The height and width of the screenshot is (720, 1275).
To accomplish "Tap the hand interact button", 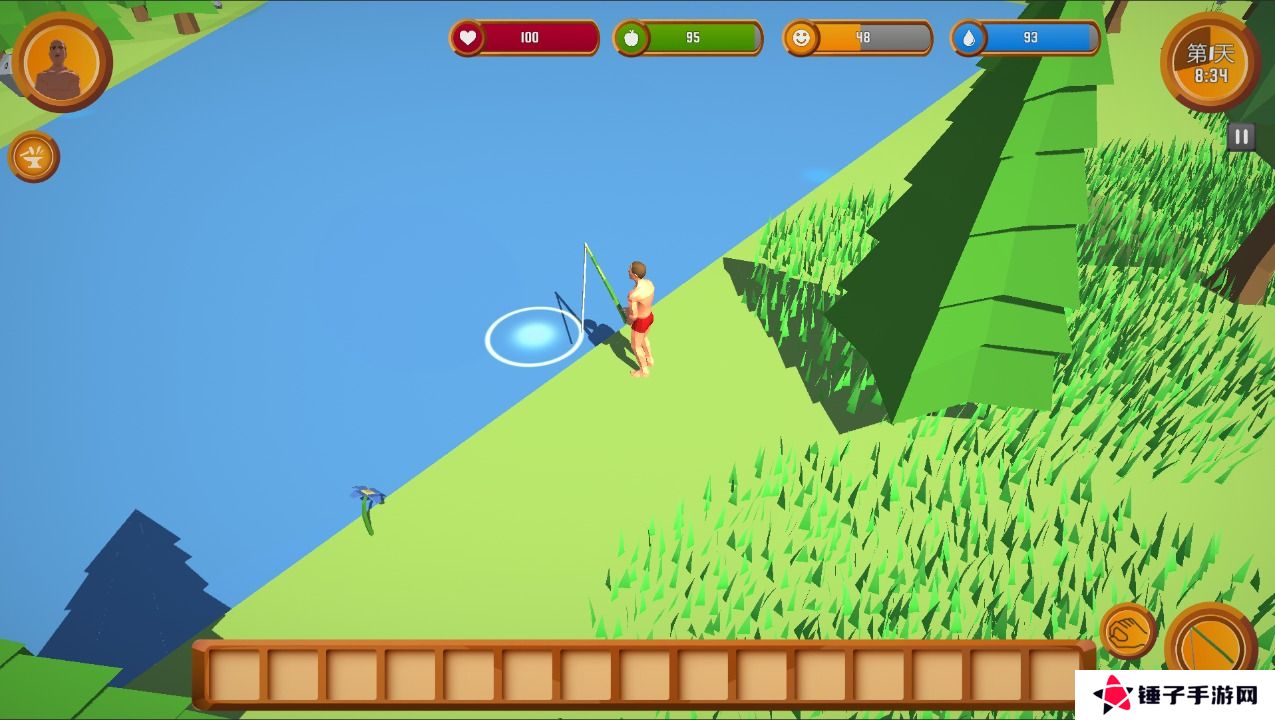I will click(1128, 631).
